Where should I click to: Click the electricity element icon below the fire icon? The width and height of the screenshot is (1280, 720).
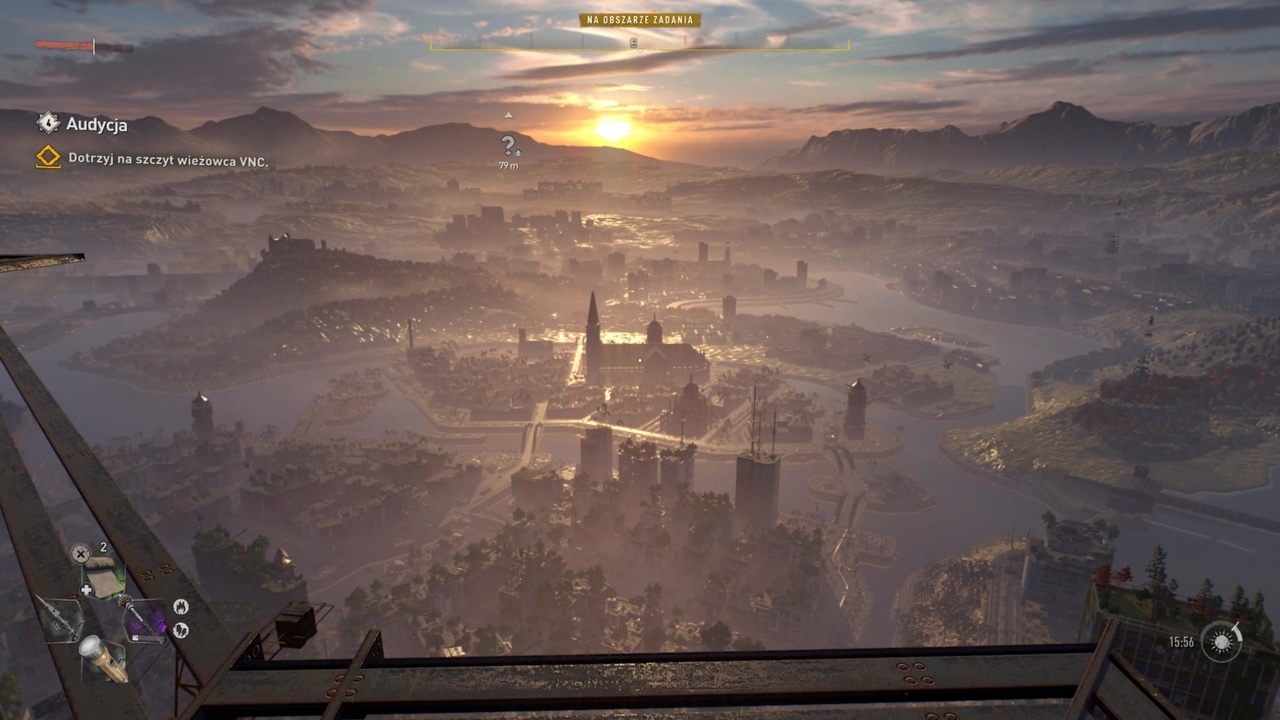point(181,631)
